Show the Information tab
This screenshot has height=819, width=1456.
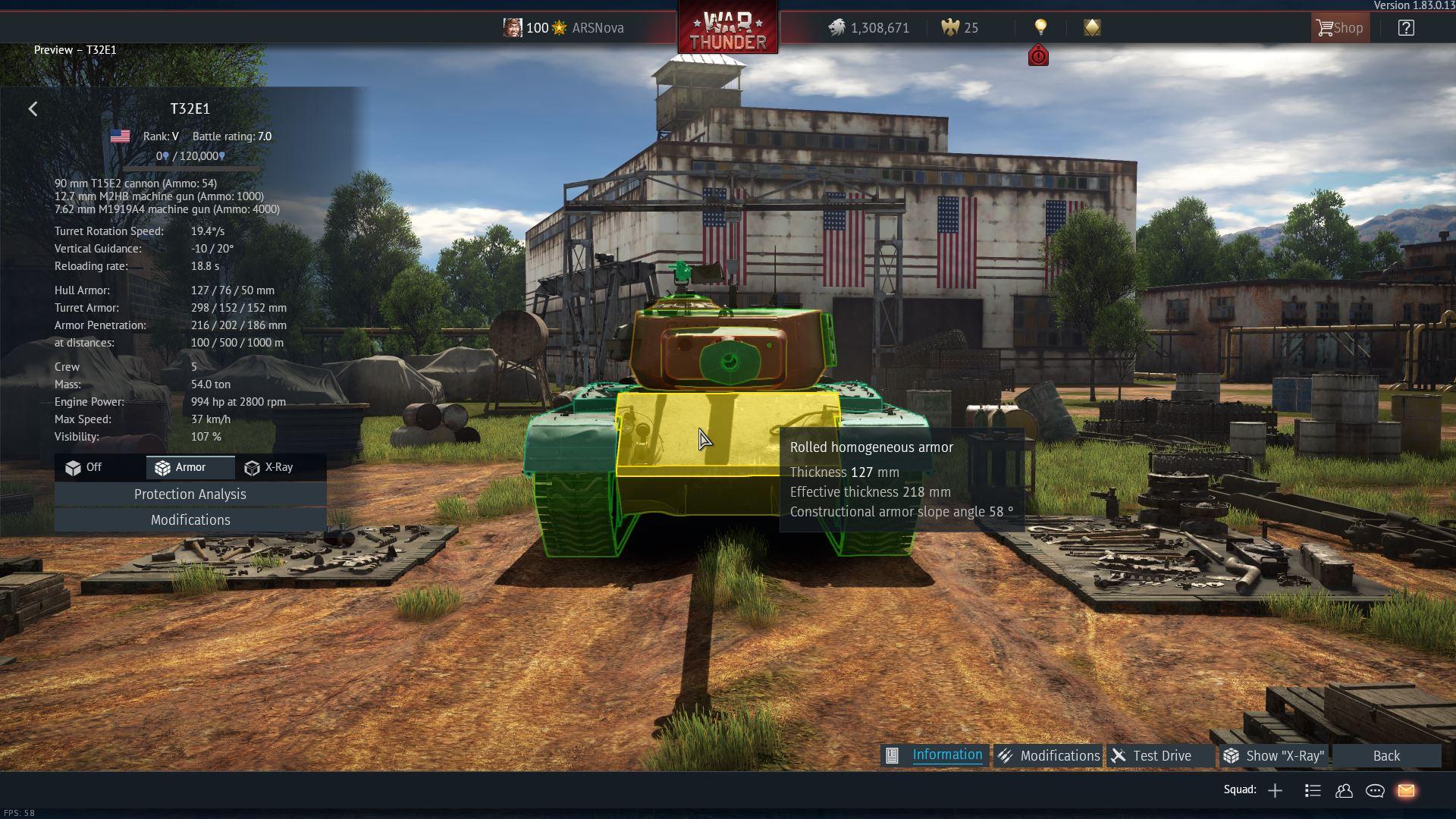(935, 755)
